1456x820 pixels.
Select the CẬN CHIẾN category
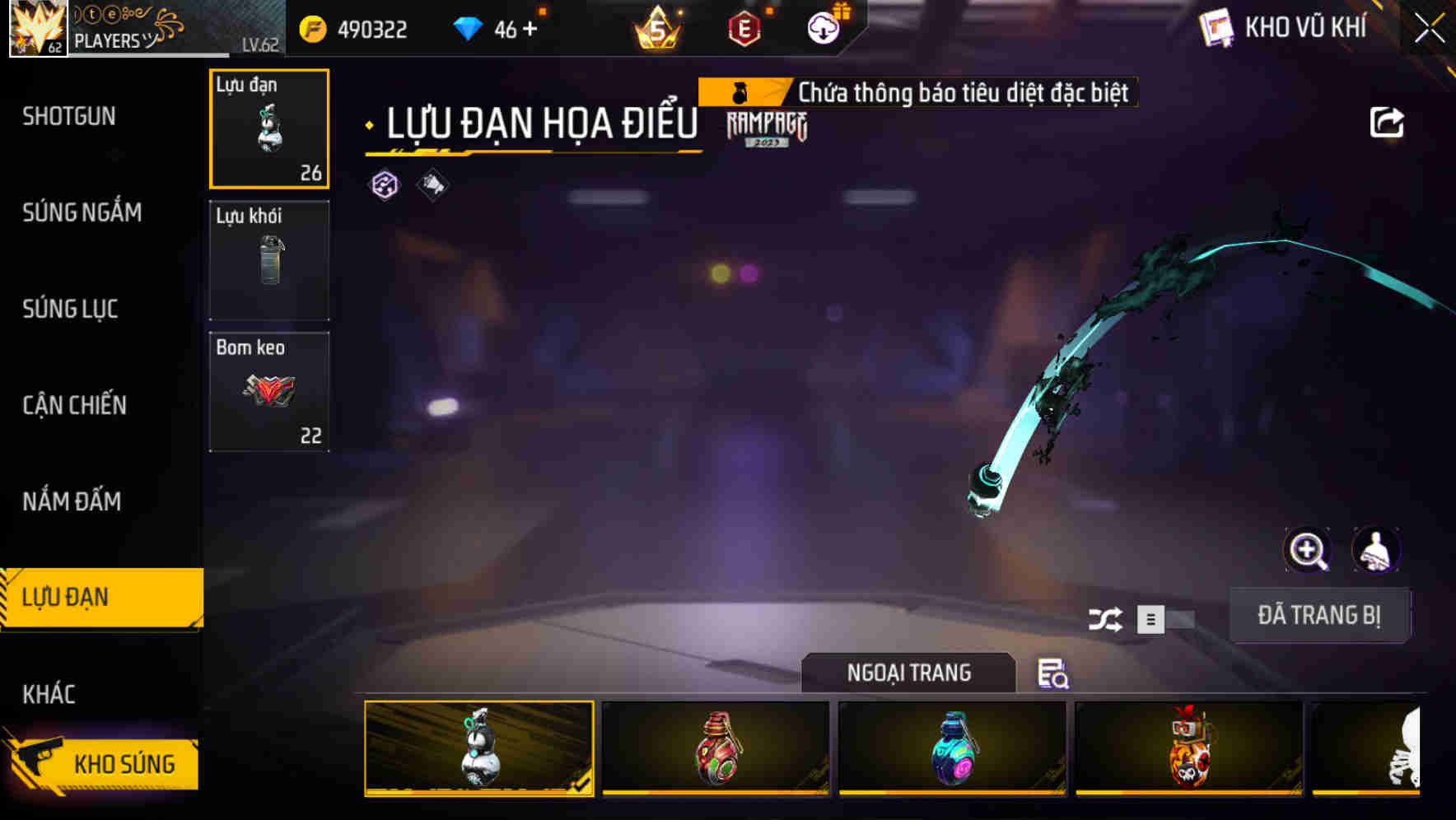(74, 405)
